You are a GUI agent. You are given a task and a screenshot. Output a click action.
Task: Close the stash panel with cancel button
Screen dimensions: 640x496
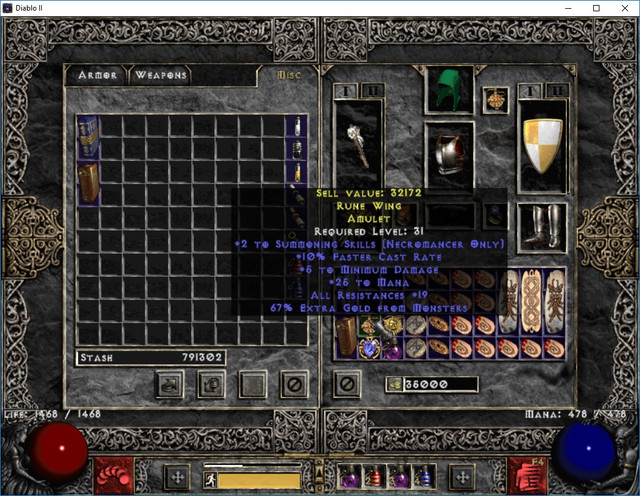click(x=294, y=383)
